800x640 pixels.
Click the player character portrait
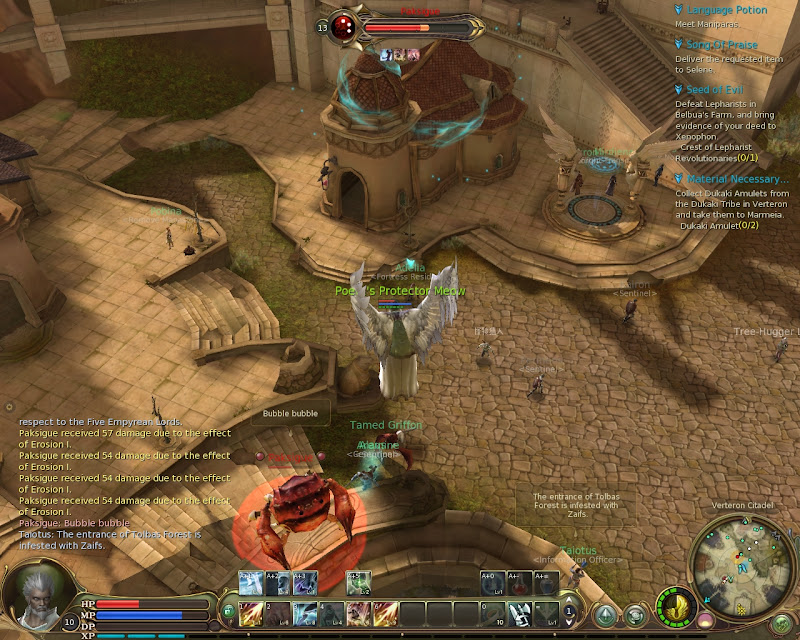tap(37, 596)
